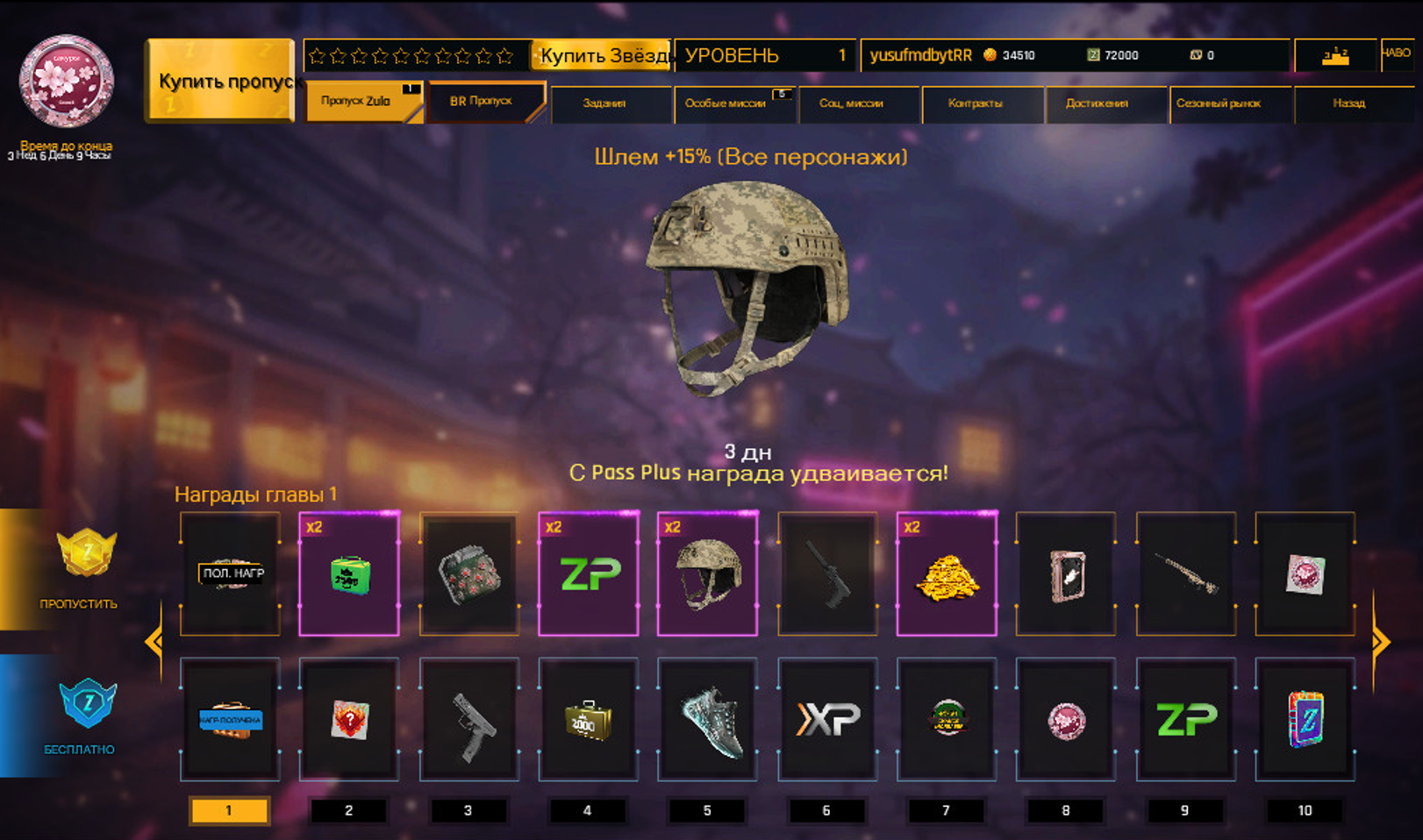The height and width of the screenshot is (840, 1423).
Task: Open the leaderboard podium icon
Action: pyautogui.click(x=1335, y=56)
